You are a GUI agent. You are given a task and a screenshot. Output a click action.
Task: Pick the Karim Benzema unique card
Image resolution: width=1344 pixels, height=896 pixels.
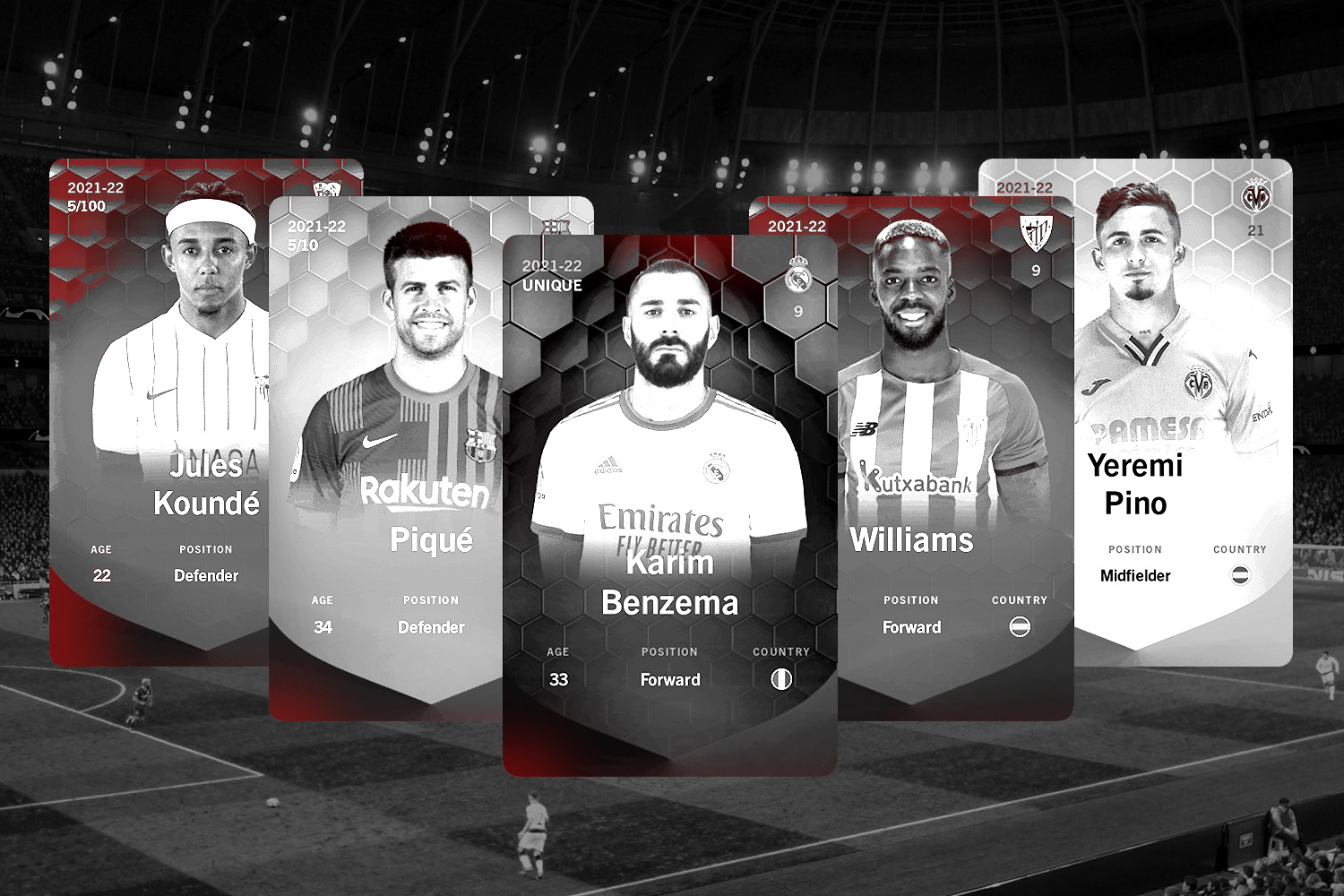click(670, 502)
